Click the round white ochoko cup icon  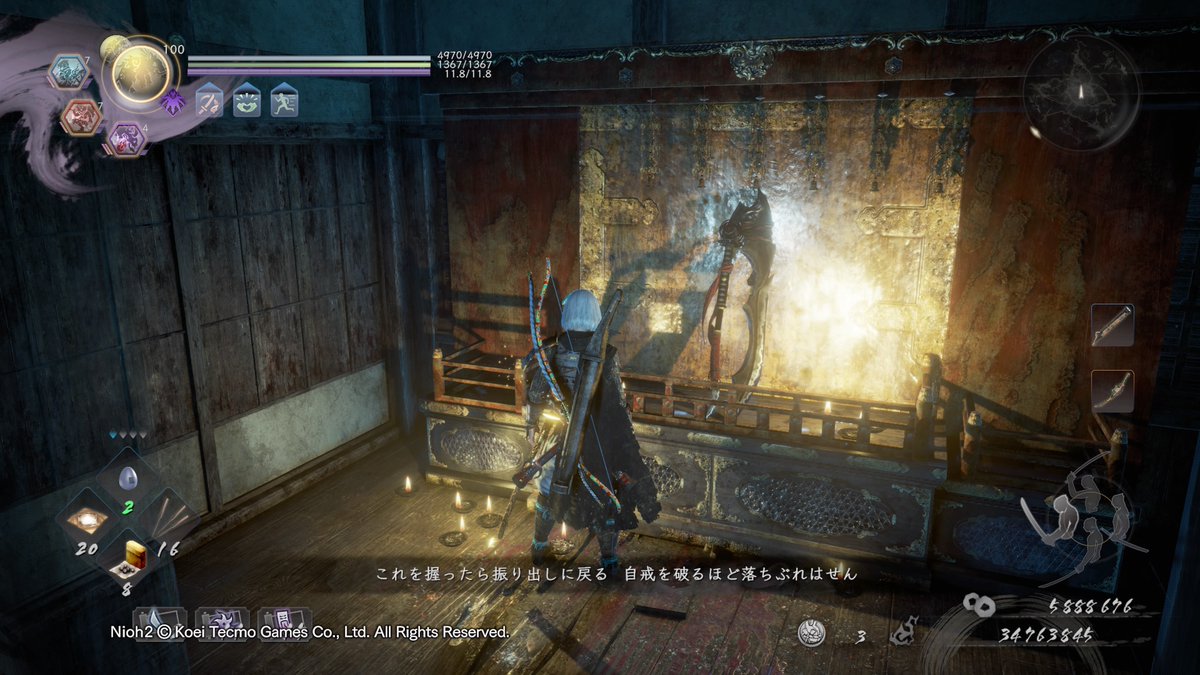pos(812,633)
